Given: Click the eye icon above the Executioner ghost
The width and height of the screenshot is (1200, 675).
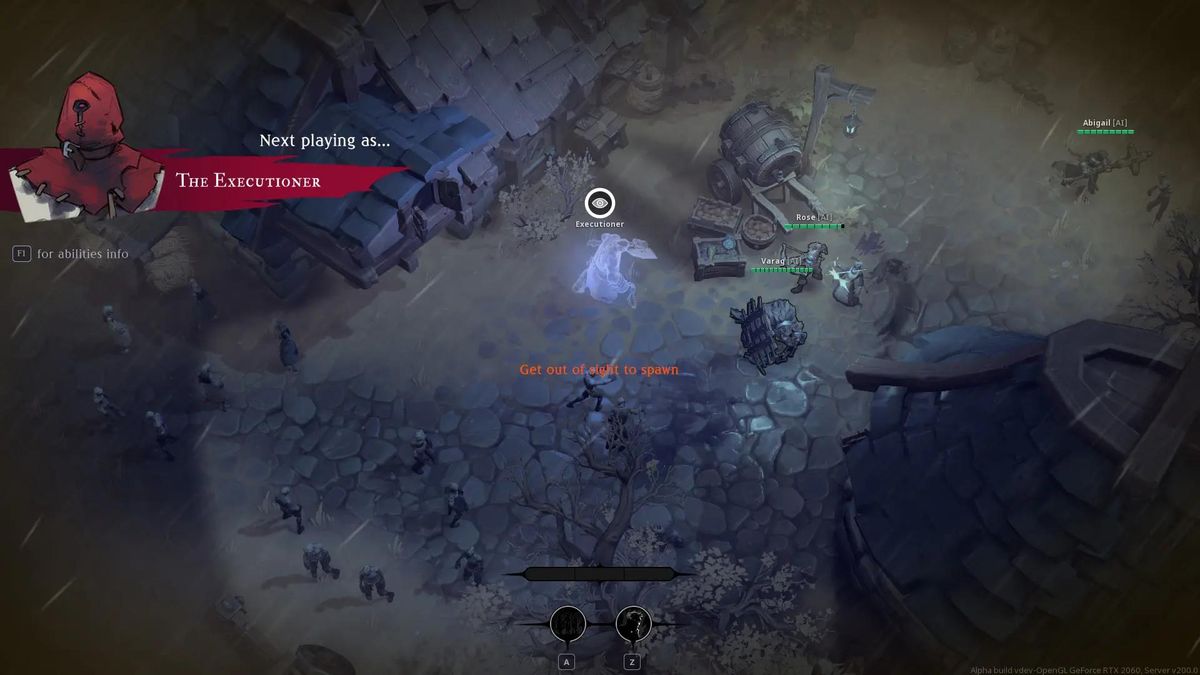Looking at the screenshot, I should [599, 203].
